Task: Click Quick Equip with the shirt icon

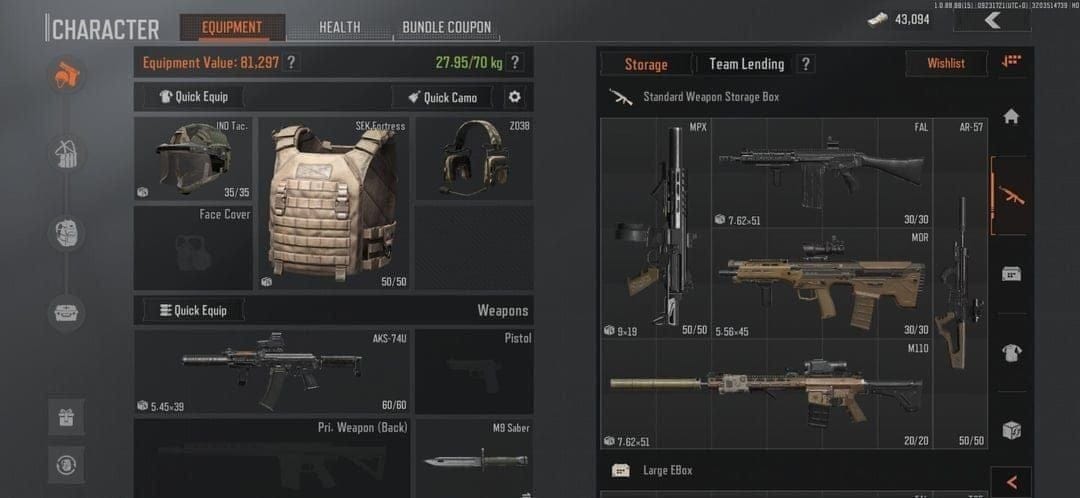Action: click(194, 97)
